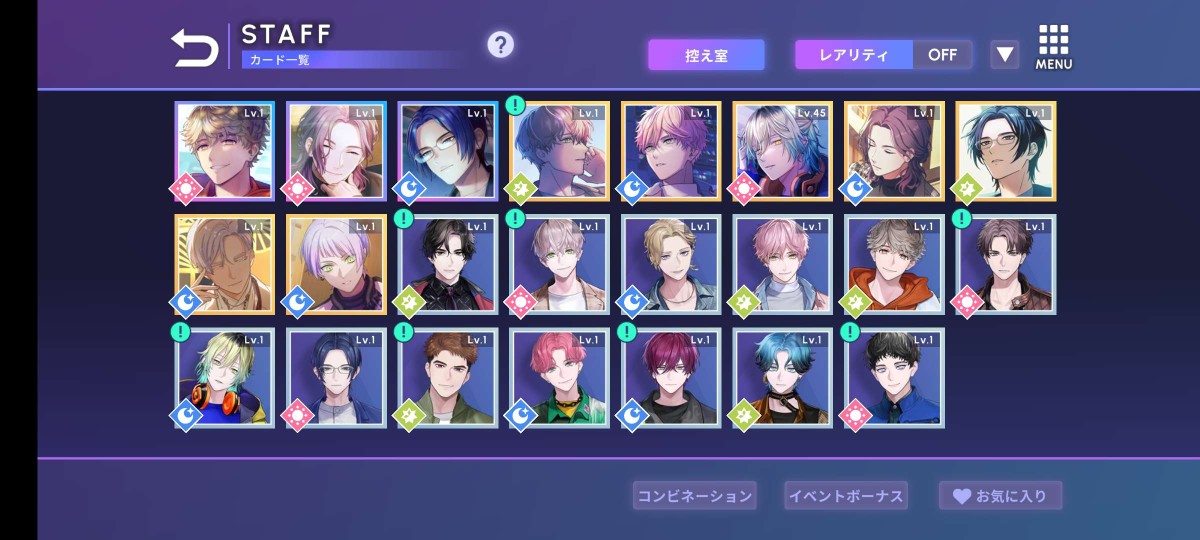Go back using the return arrow

pyautogui.click(x=194, y=47)
